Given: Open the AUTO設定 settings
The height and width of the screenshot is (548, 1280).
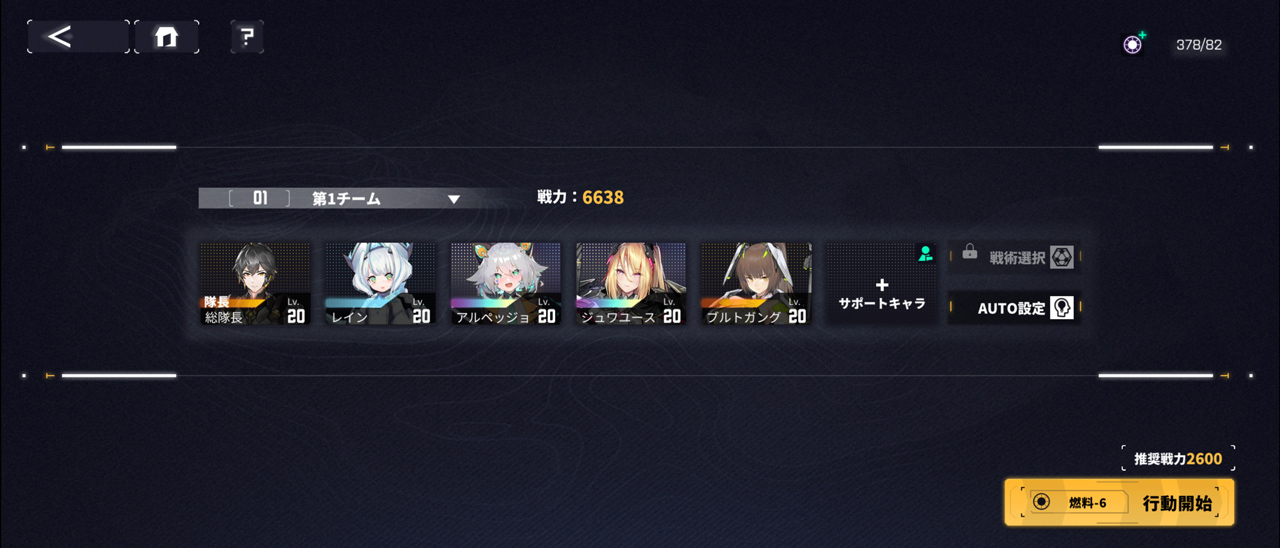Looking at the screenshot, I should click(x=1014, y=308).
